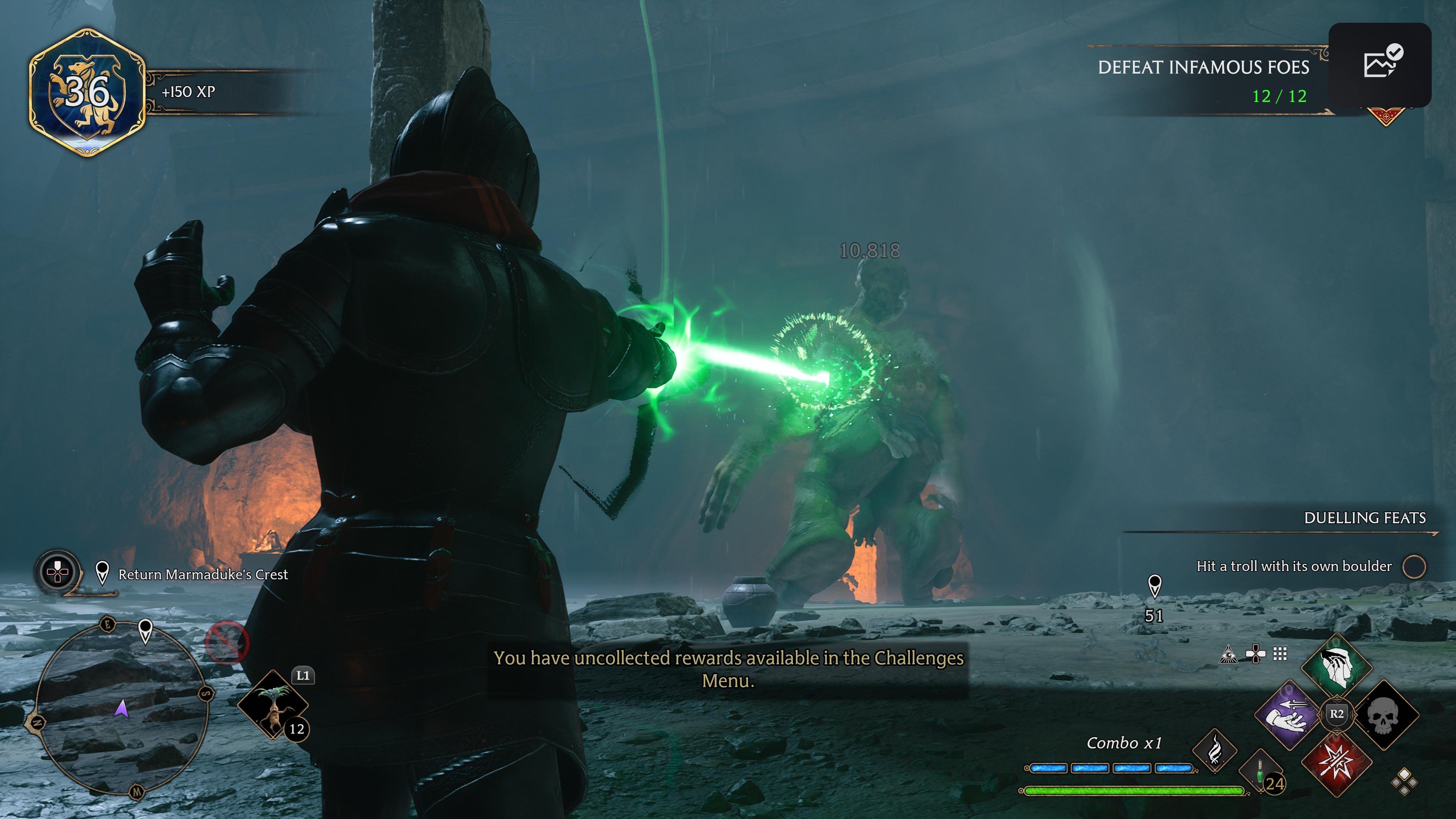Switch spell set with four-diamond selector
Screen dimensions: 1456x819
pyautogui.click(x=1404, y=782)
